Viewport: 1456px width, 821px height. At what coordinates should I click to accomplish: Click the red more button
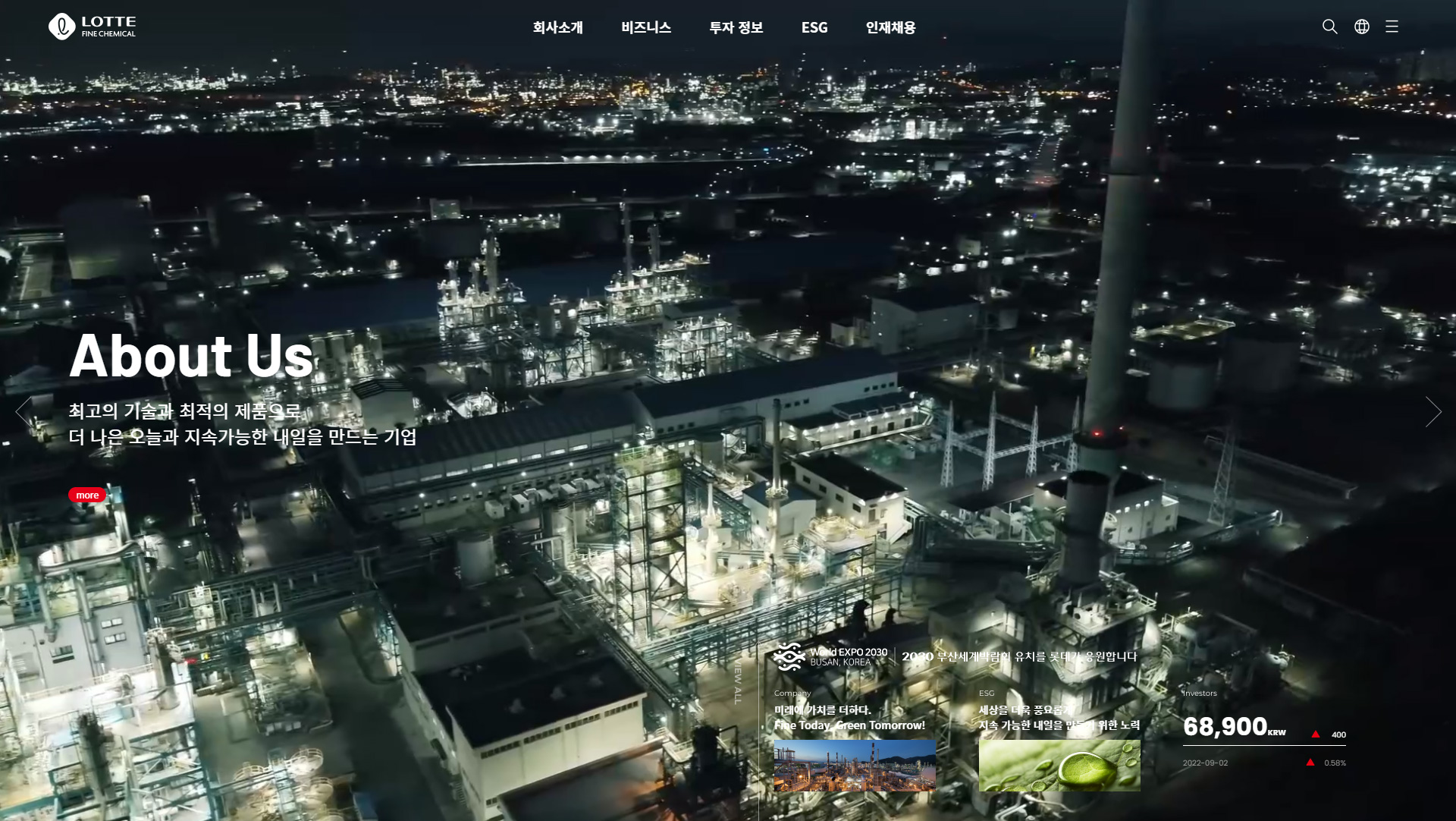(x=87, y=495)
